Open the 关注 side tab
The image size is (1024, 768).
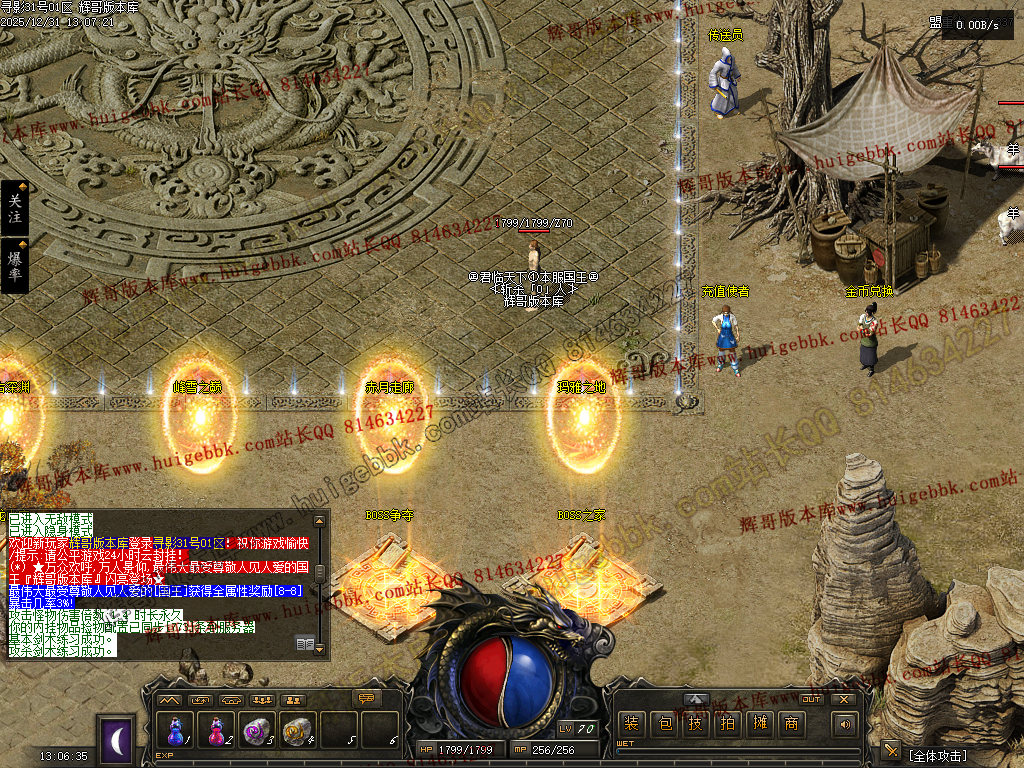coord(14,208)
